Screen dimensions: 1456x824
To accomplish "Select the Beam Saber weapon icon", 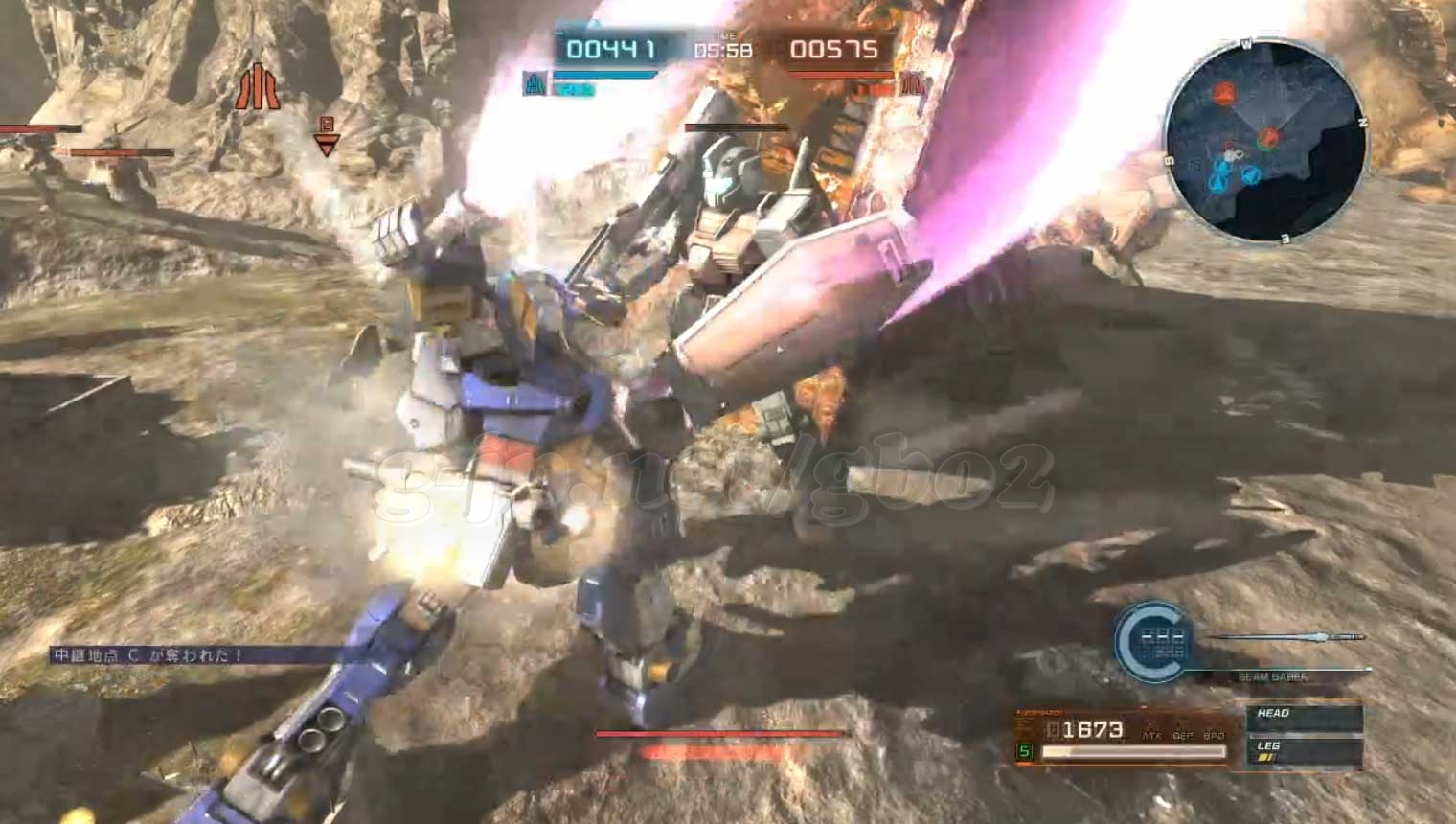I will tap(1288, 637).
